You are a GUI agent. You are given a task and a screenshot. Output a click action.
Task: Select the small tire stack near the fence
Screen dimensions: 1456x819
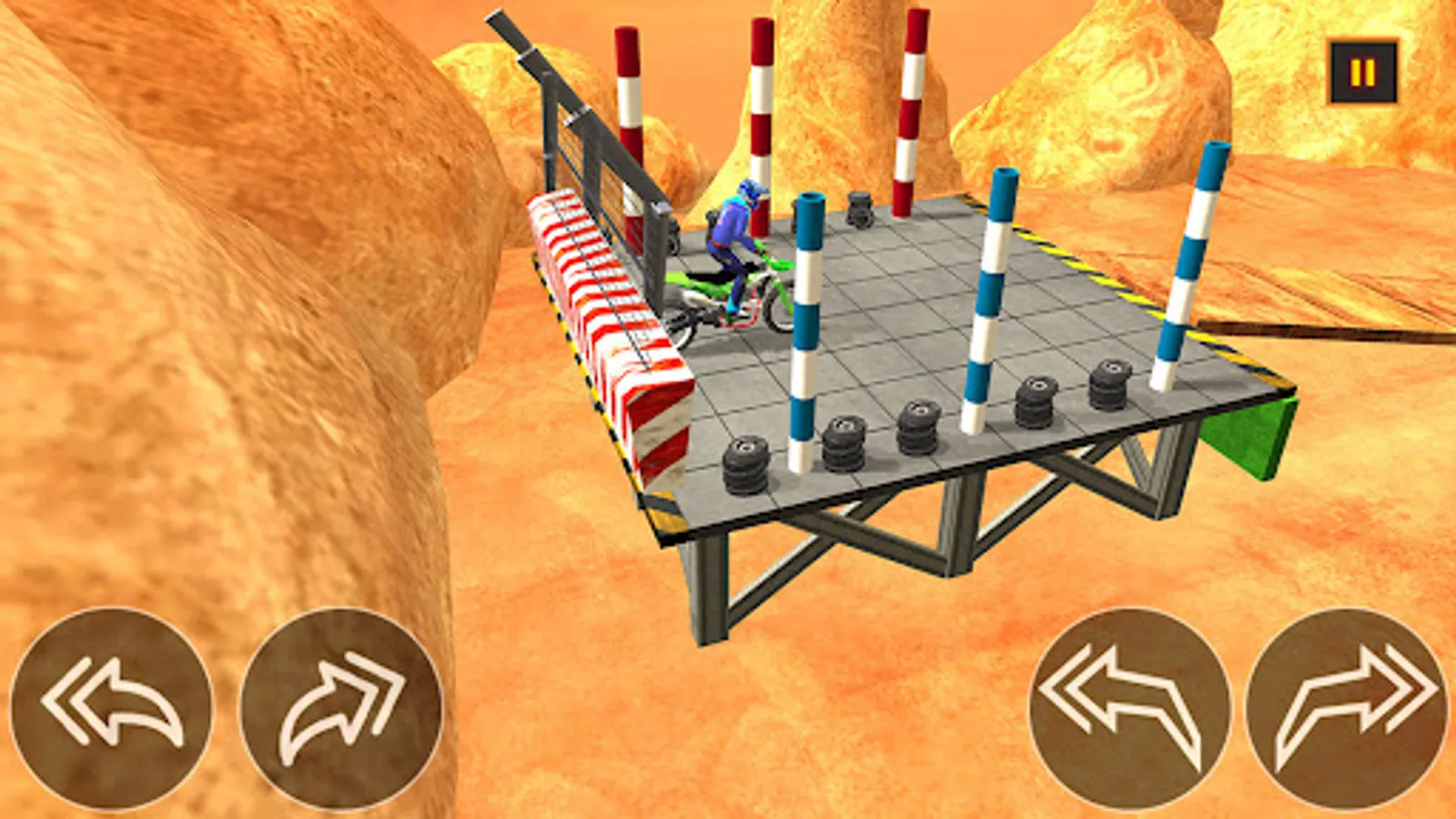tap(858, 209)
